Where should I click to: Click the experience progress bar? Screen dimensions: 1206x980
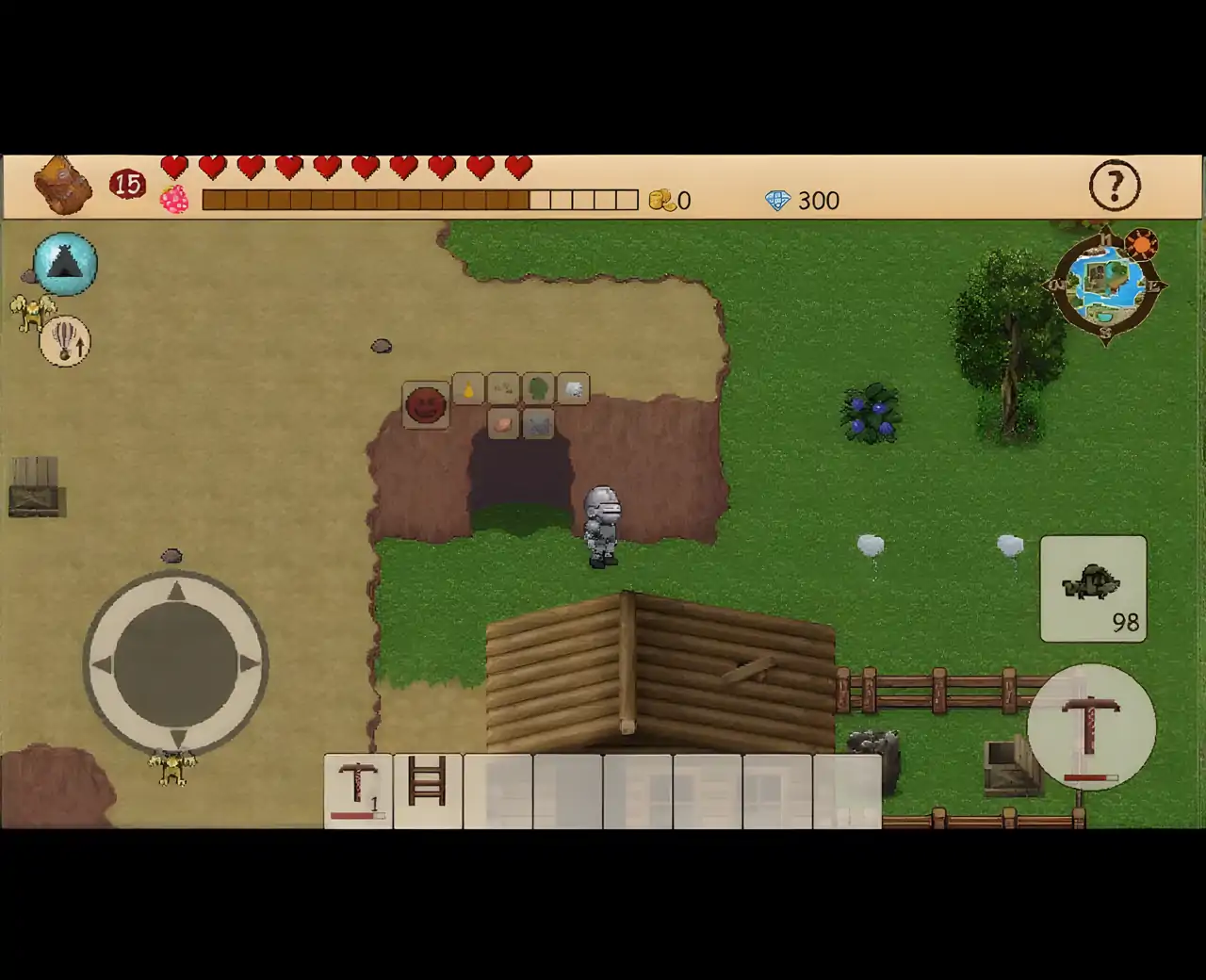(x=419, y=198)
